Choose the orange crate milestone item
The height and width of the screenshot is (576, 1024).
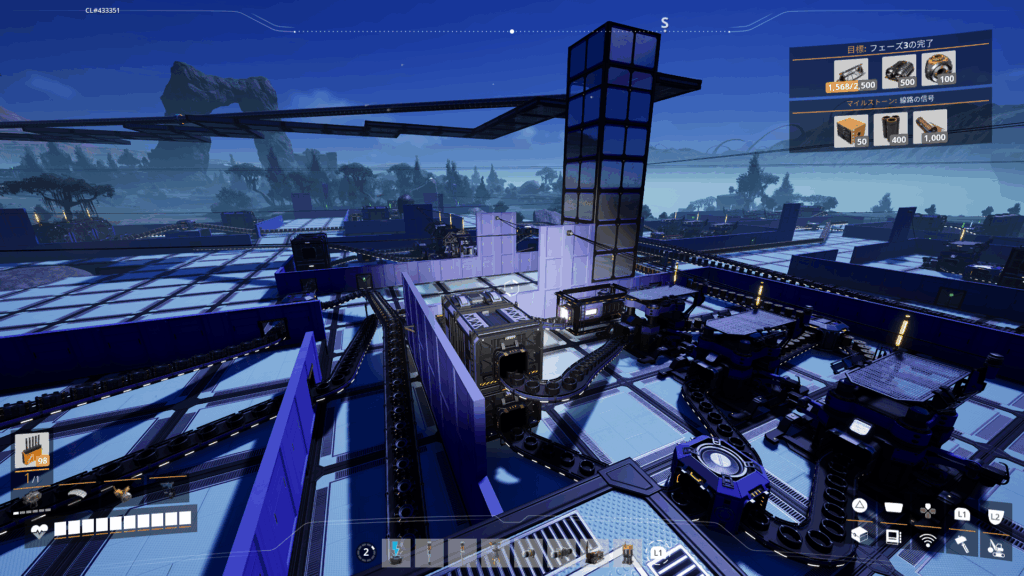pyautogui.click(x=847, y=128)
